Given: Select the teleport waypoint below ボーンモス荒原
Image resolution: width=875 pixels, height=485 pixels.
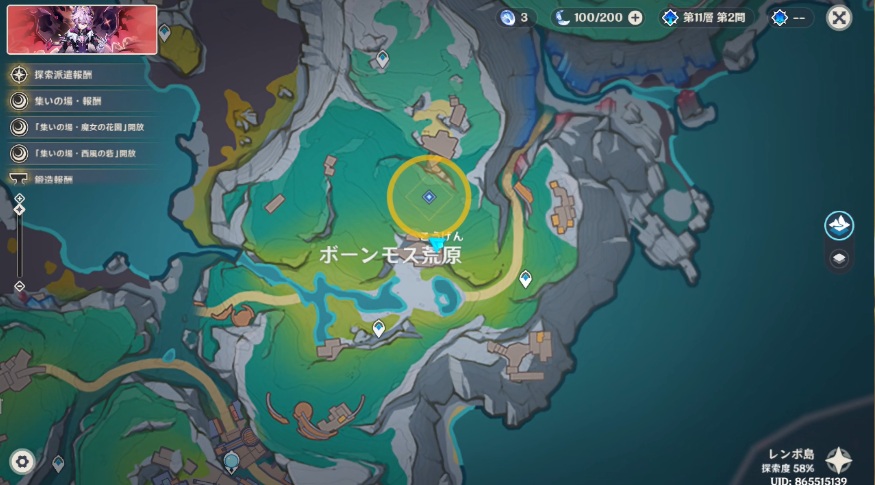Looking at the screenshot, I should 379,327.
